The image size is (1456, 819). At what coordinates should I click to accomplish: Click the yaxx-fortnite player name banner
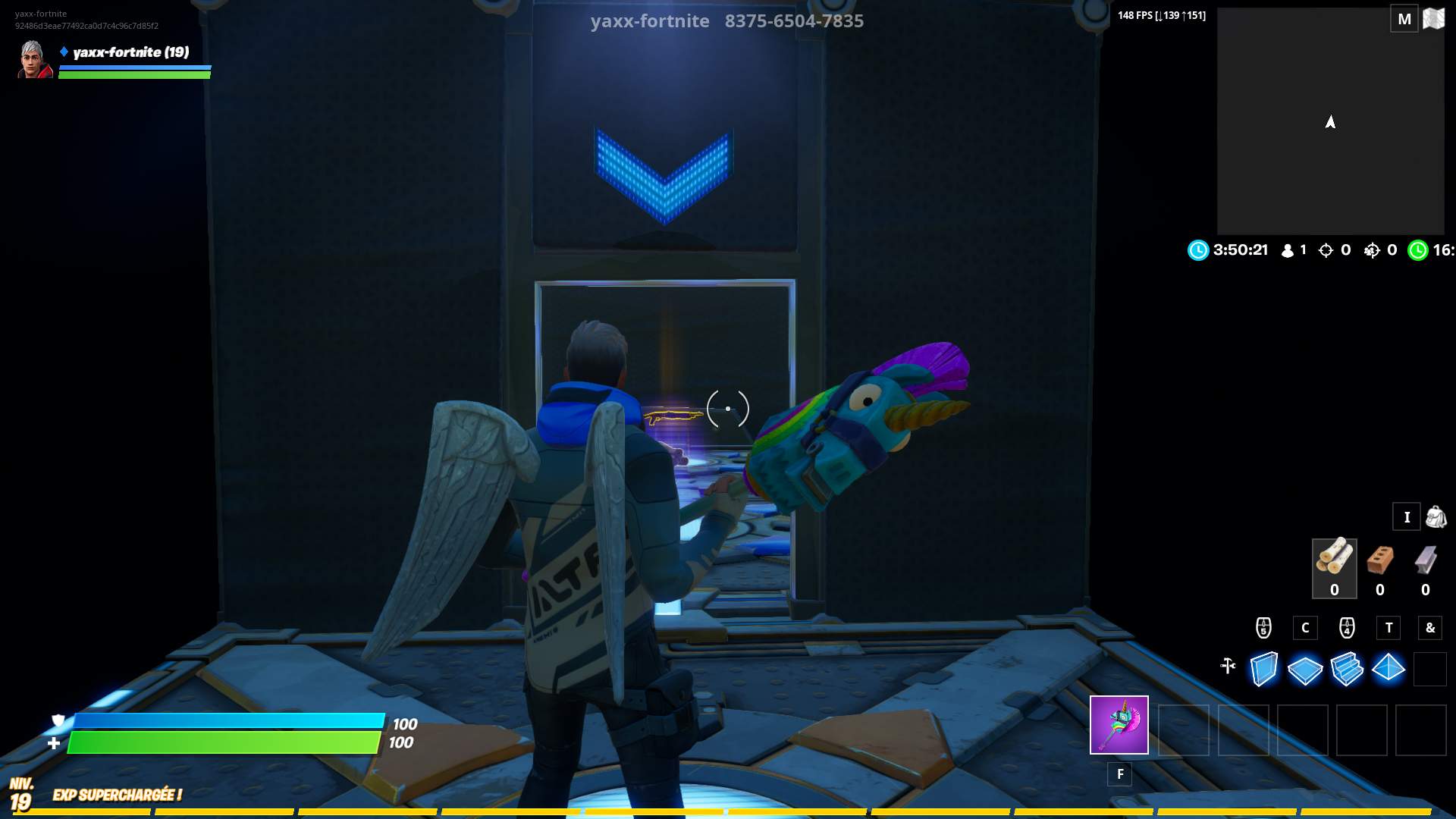tap(129, 53)
